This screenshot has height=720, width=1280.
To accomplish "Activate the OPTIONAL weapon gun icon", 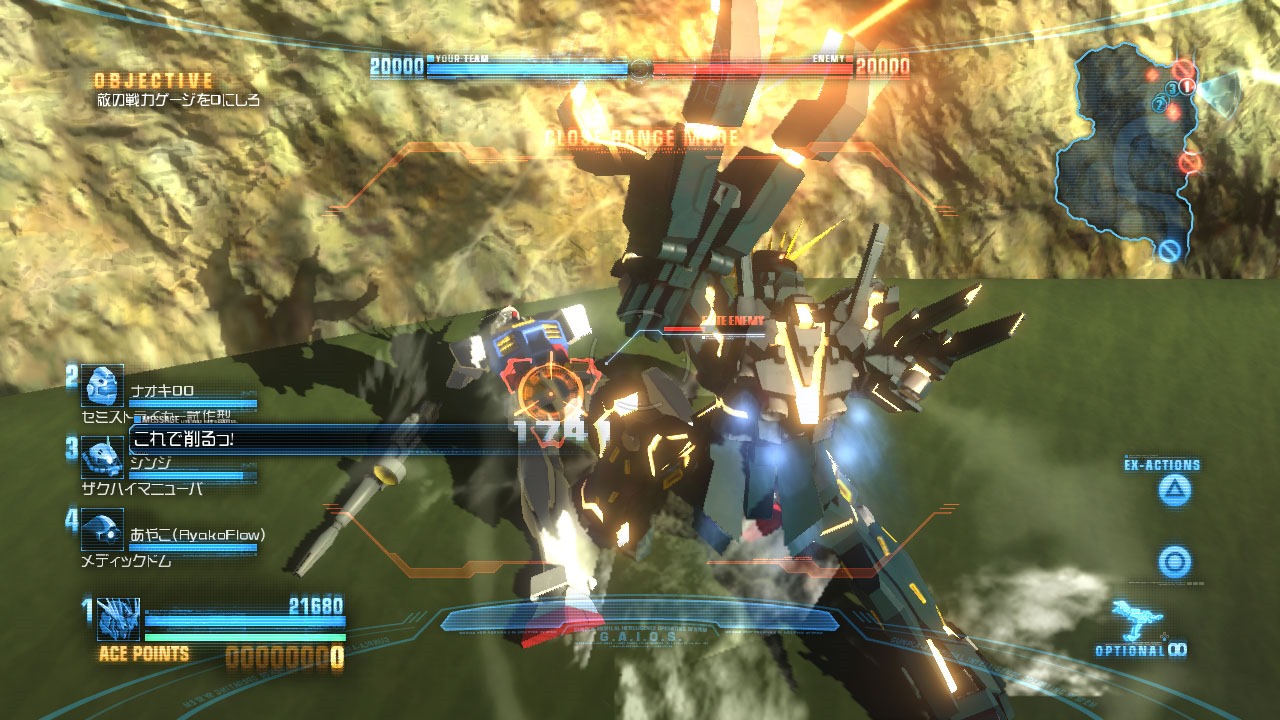I will point(1136,620).
